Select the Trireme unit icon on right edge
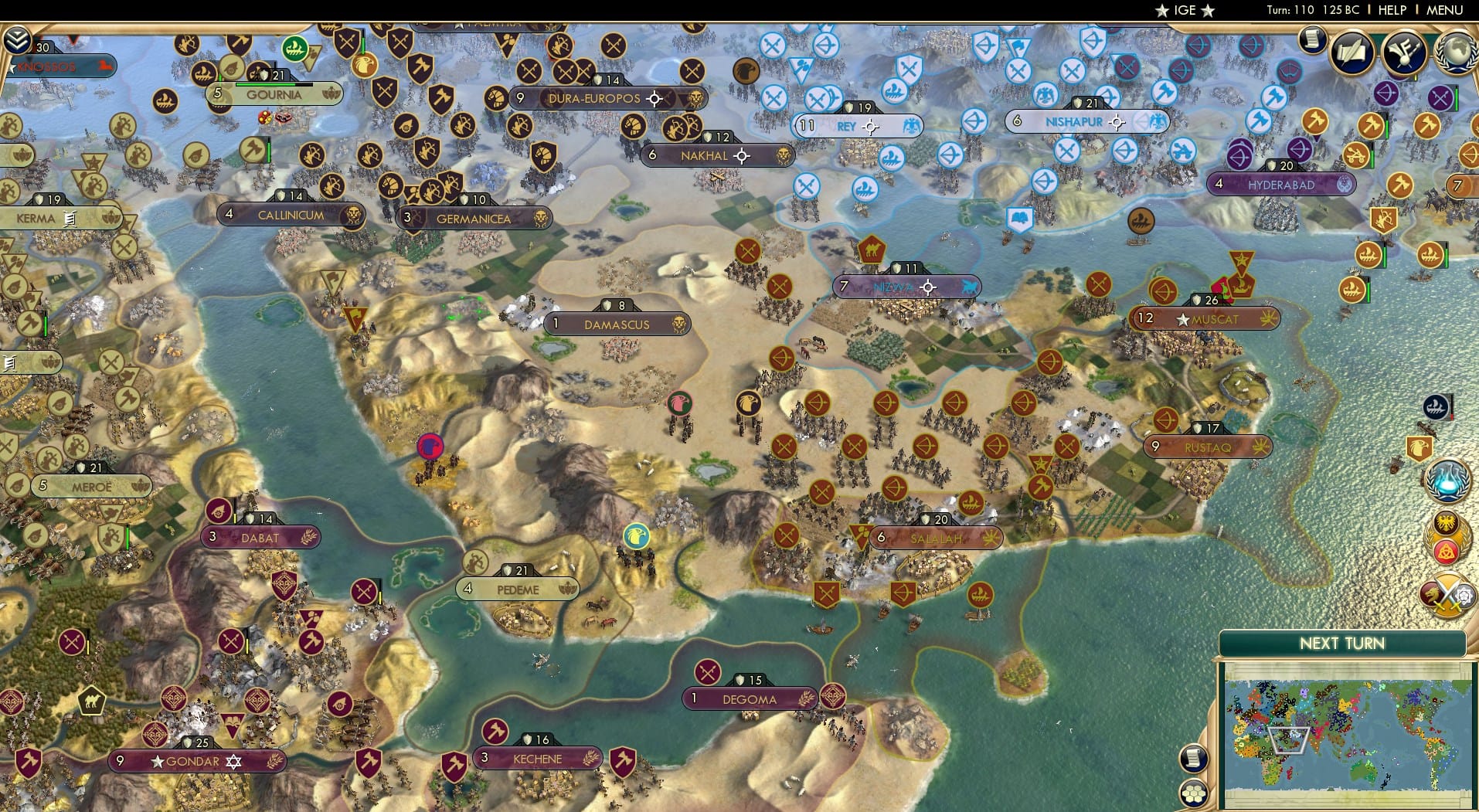Viewport: 1479px width, 812px height. tap(1436, 408)
